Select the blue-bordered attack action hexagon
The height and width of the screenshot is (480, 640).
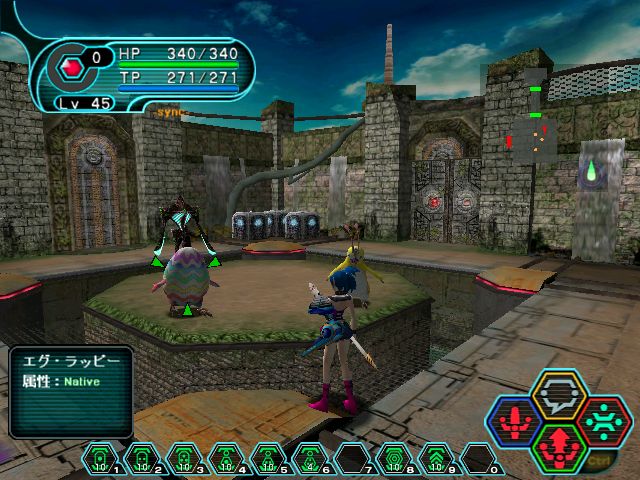click(514, 420)
